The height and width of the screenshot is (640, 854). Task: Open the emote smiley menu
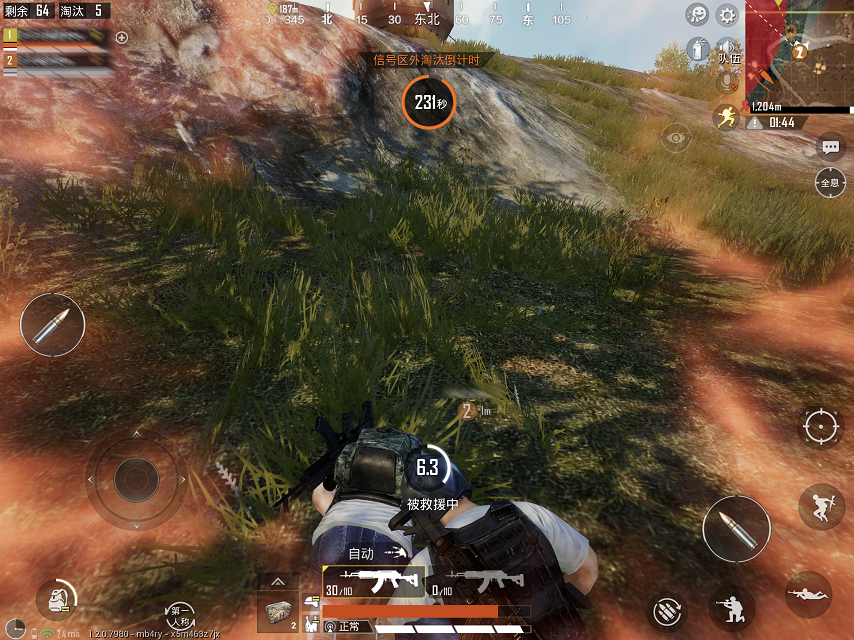pyautogui.click(x=697, y=15)
